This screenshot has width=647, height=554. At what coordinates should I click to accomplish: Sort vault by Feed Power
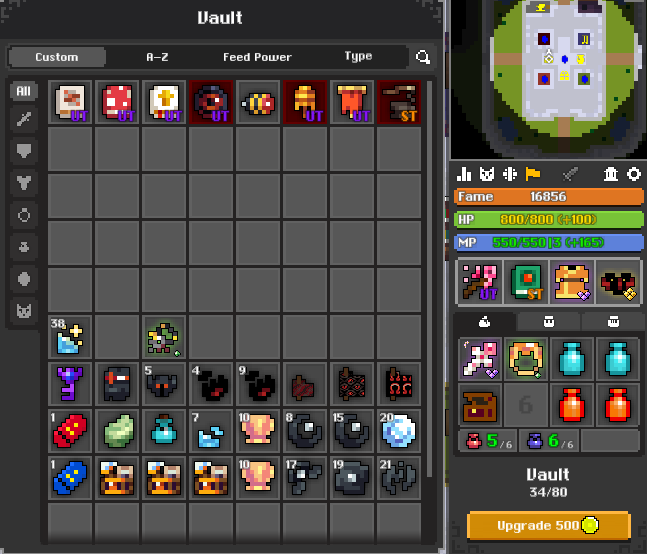click(x=257, y=57)
